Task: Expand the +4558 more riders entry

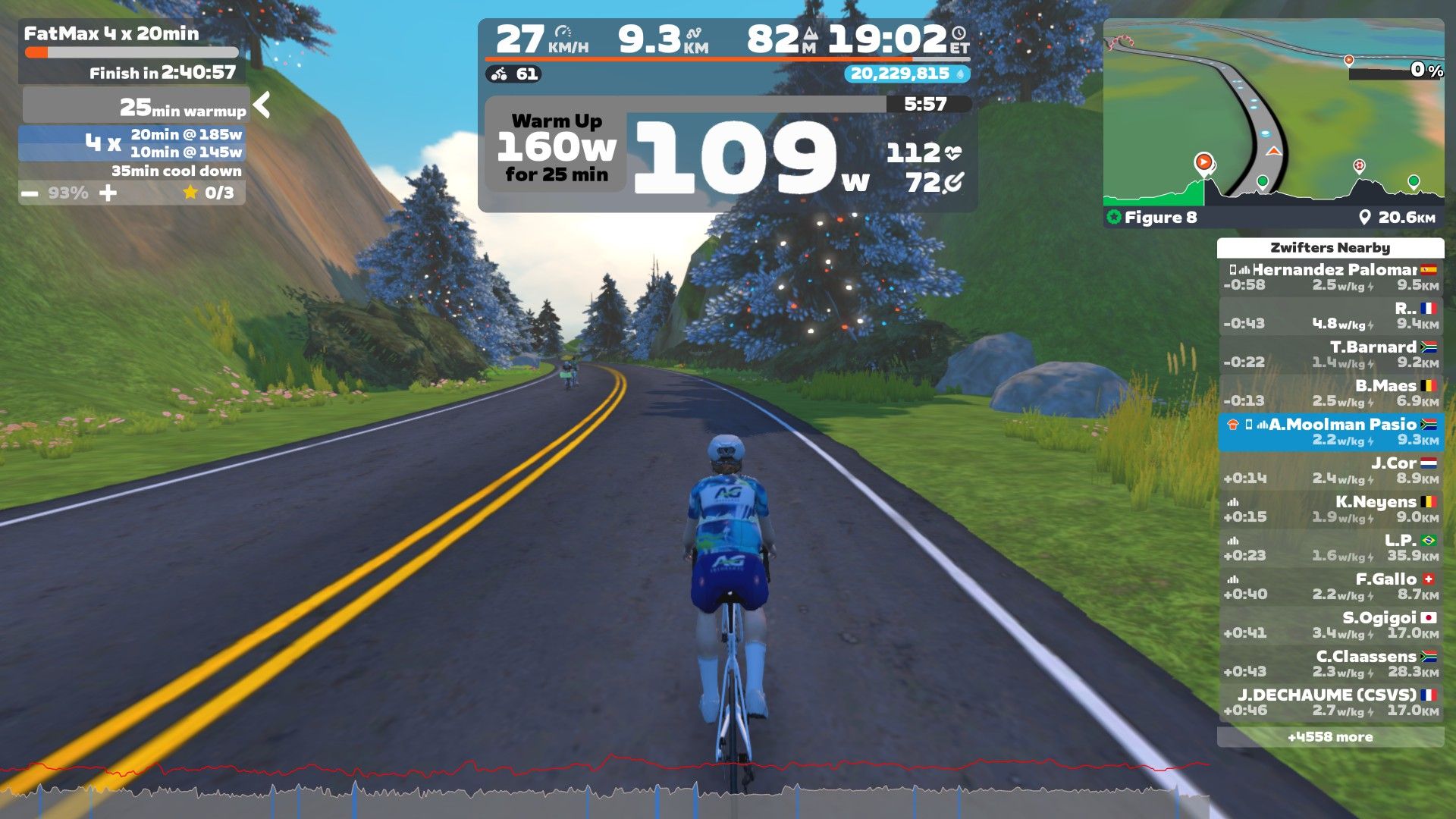Action: pos(1330,737)
